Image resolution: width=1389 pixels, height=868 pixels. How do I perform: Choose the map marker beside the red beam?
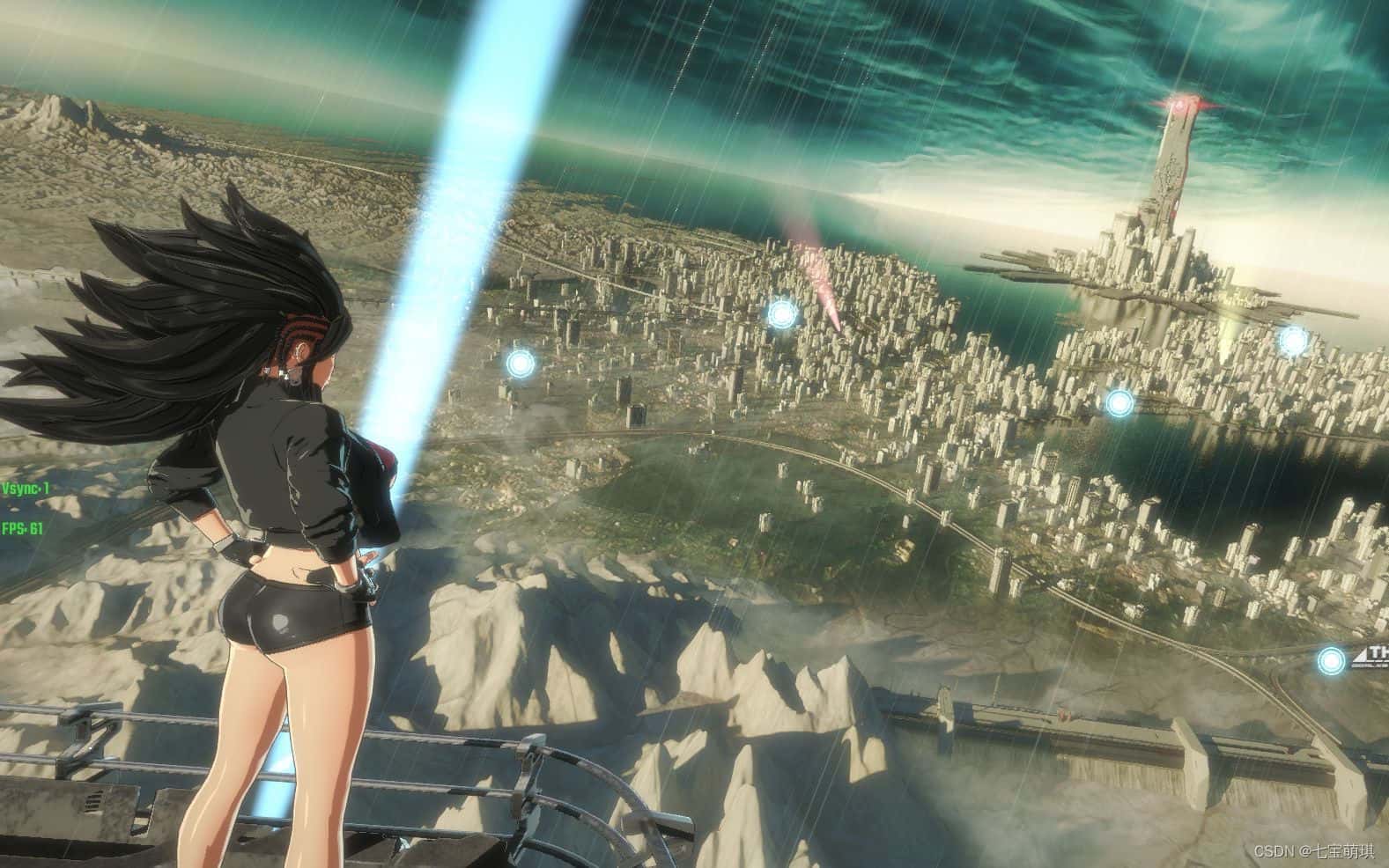pos(781,313)
